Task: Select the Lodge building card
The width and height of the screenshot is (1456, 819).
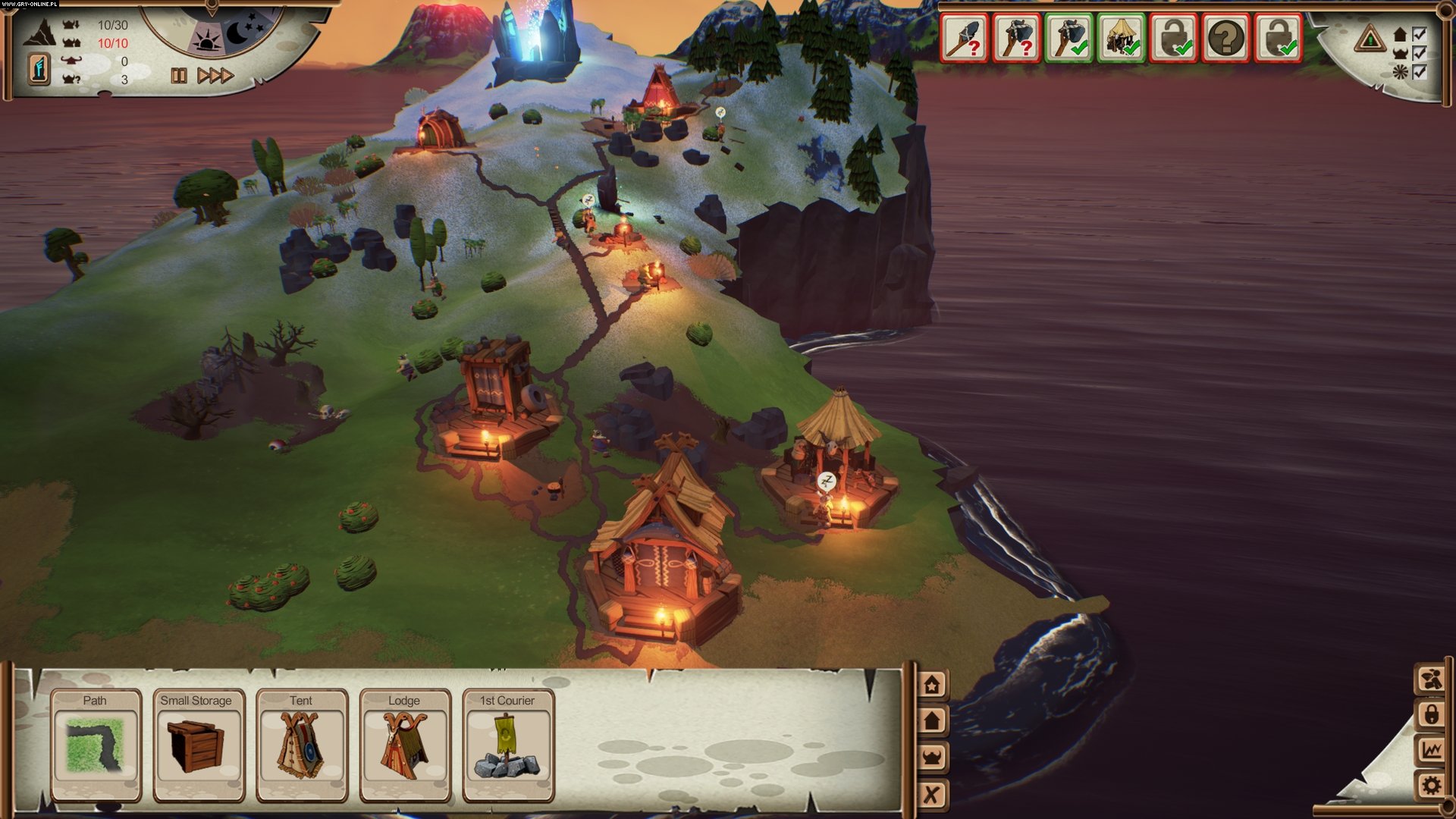Action: (x=405, y=745)
